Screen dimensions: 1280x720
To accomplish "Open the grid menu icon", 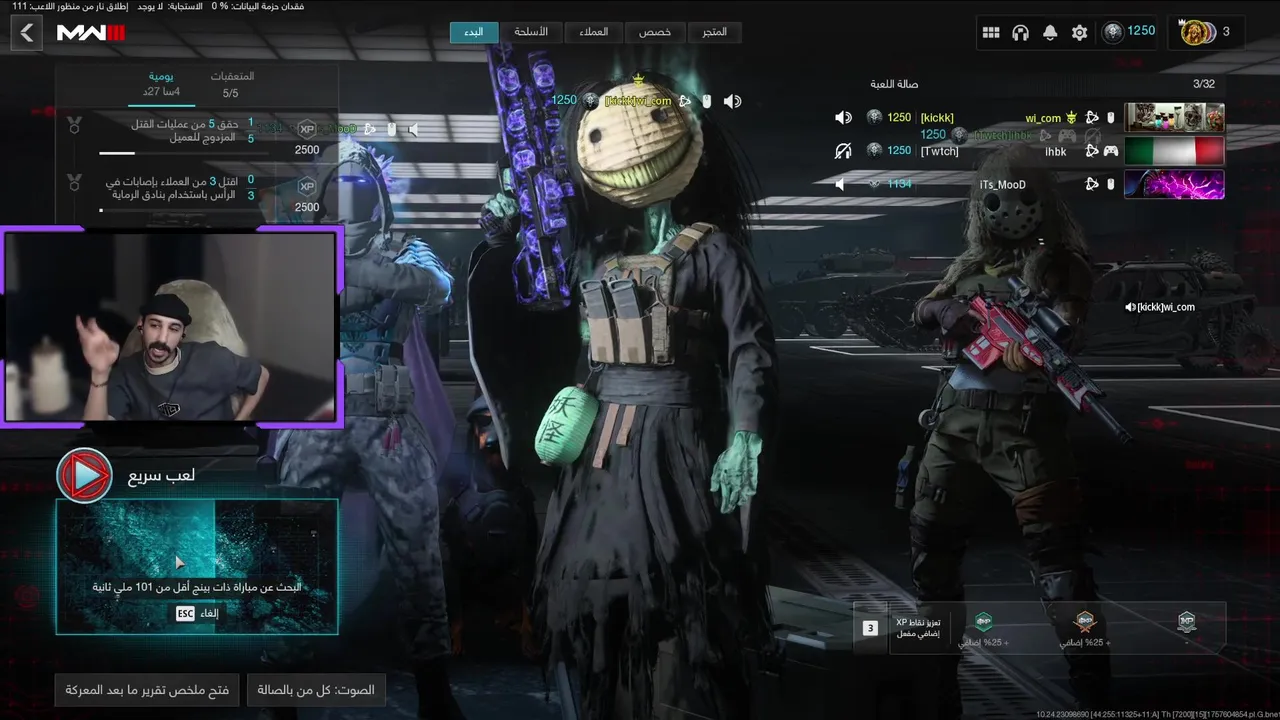I will pyautogui.click(x=991, y=33).
